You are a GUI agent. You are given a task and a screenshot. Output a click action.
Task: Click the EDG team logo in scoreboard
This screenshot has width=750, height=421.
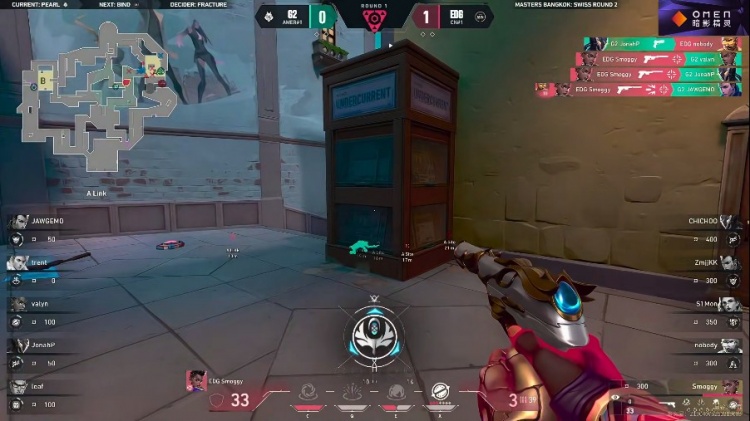pyautogui.click(x=481, y=16)
